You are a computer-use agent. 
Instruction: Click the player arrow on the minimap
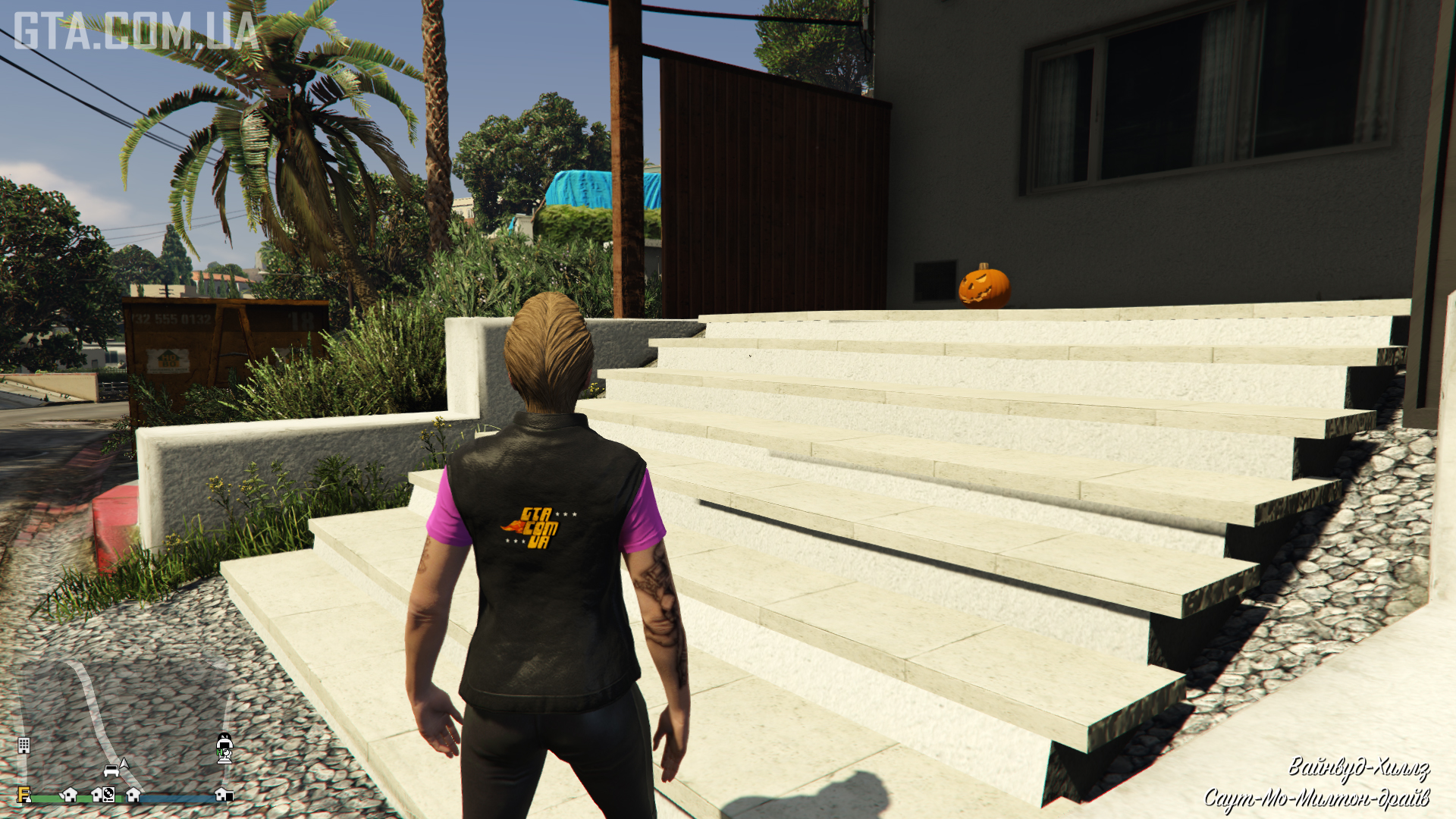pyautogui.click(x=124, y=764)
